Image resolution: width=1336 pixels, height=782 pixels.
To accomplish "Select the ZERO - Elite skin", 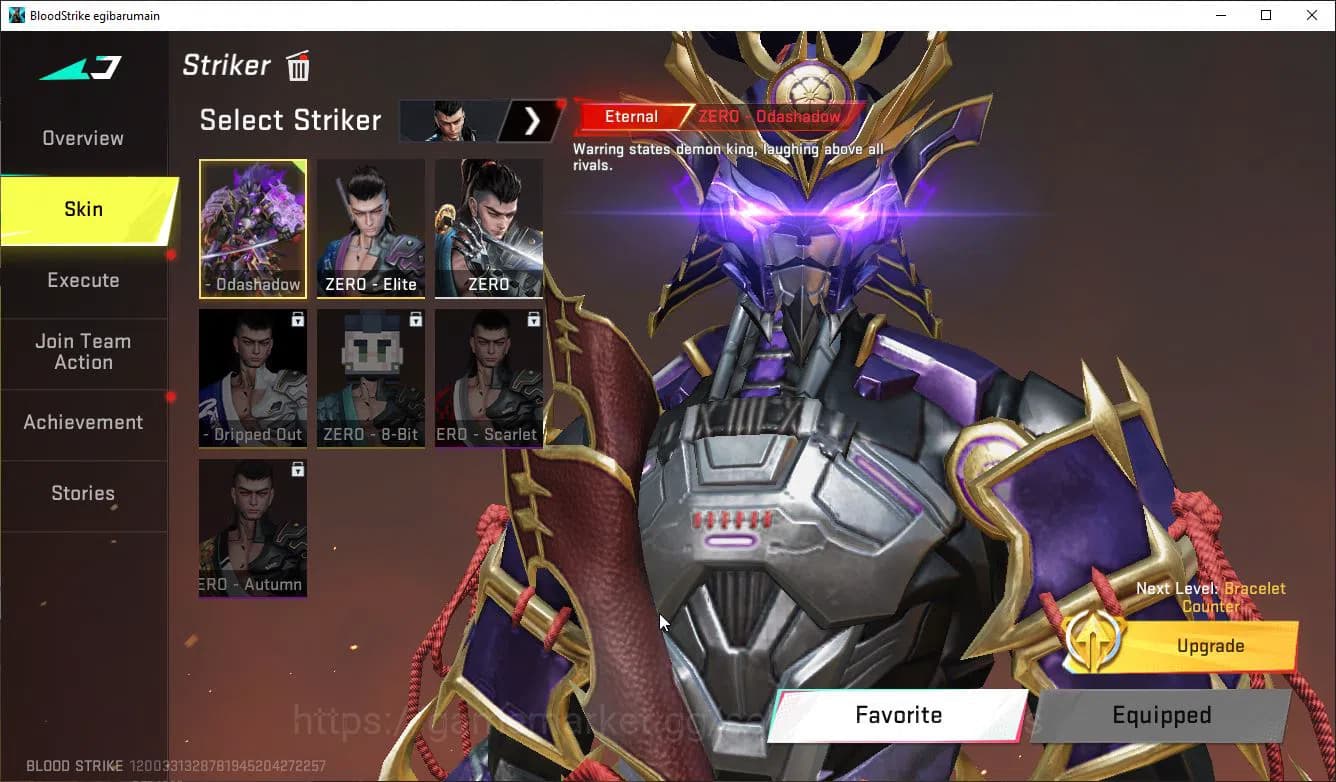I will (x=370, y=228).
